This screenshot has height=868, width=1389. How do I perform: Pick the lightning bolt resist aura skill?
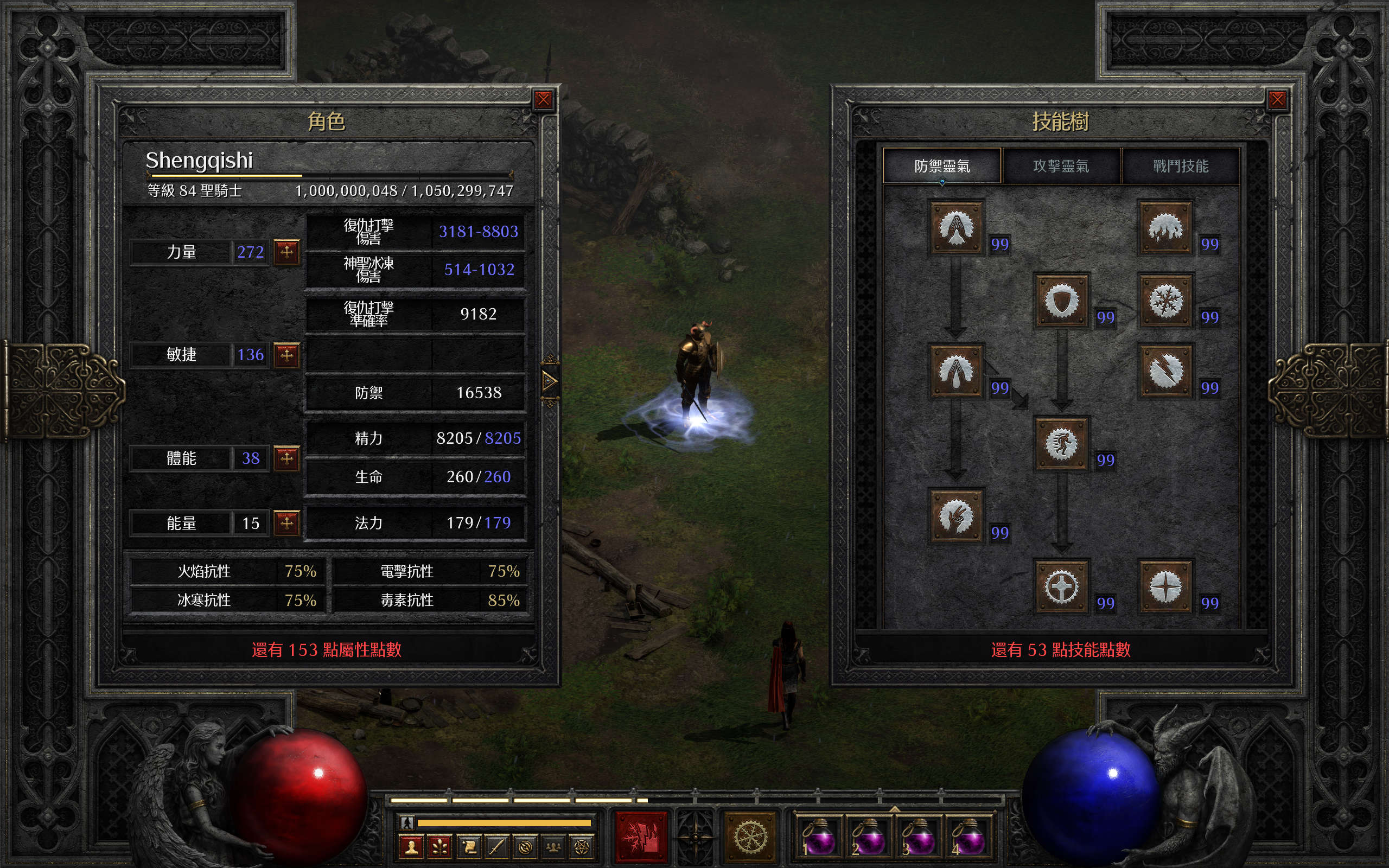1165,371
